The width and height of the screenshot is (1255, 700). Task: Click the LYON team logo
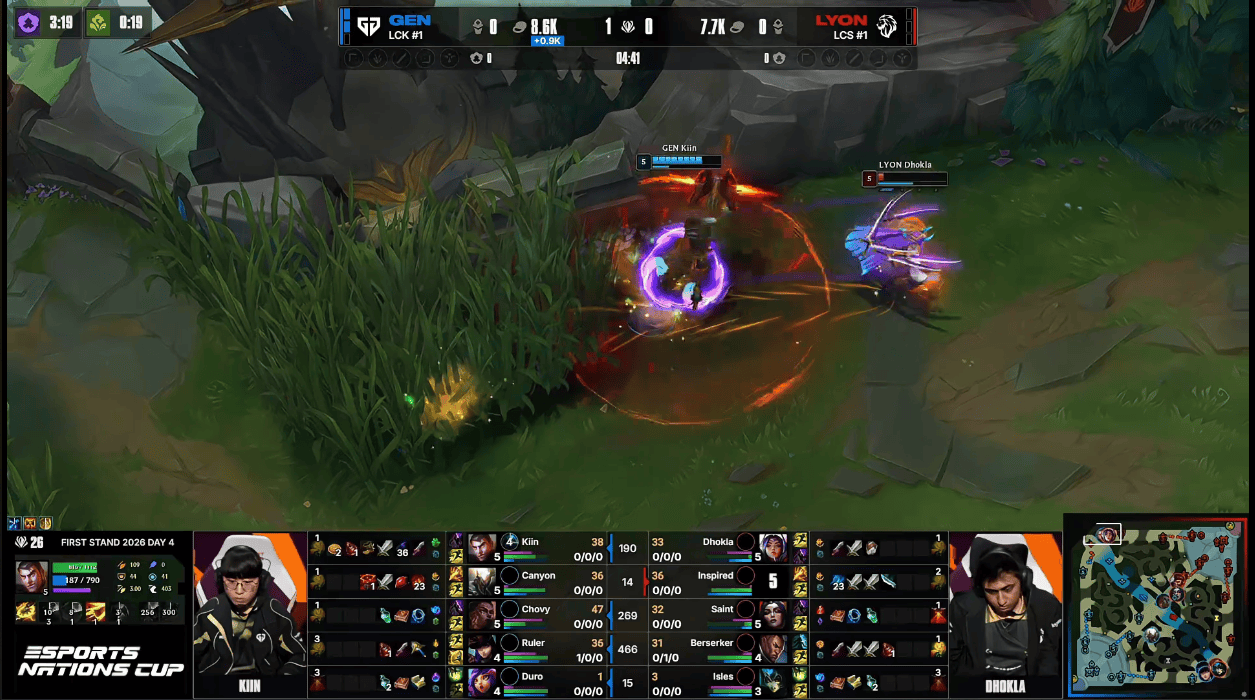pos(886,26)
